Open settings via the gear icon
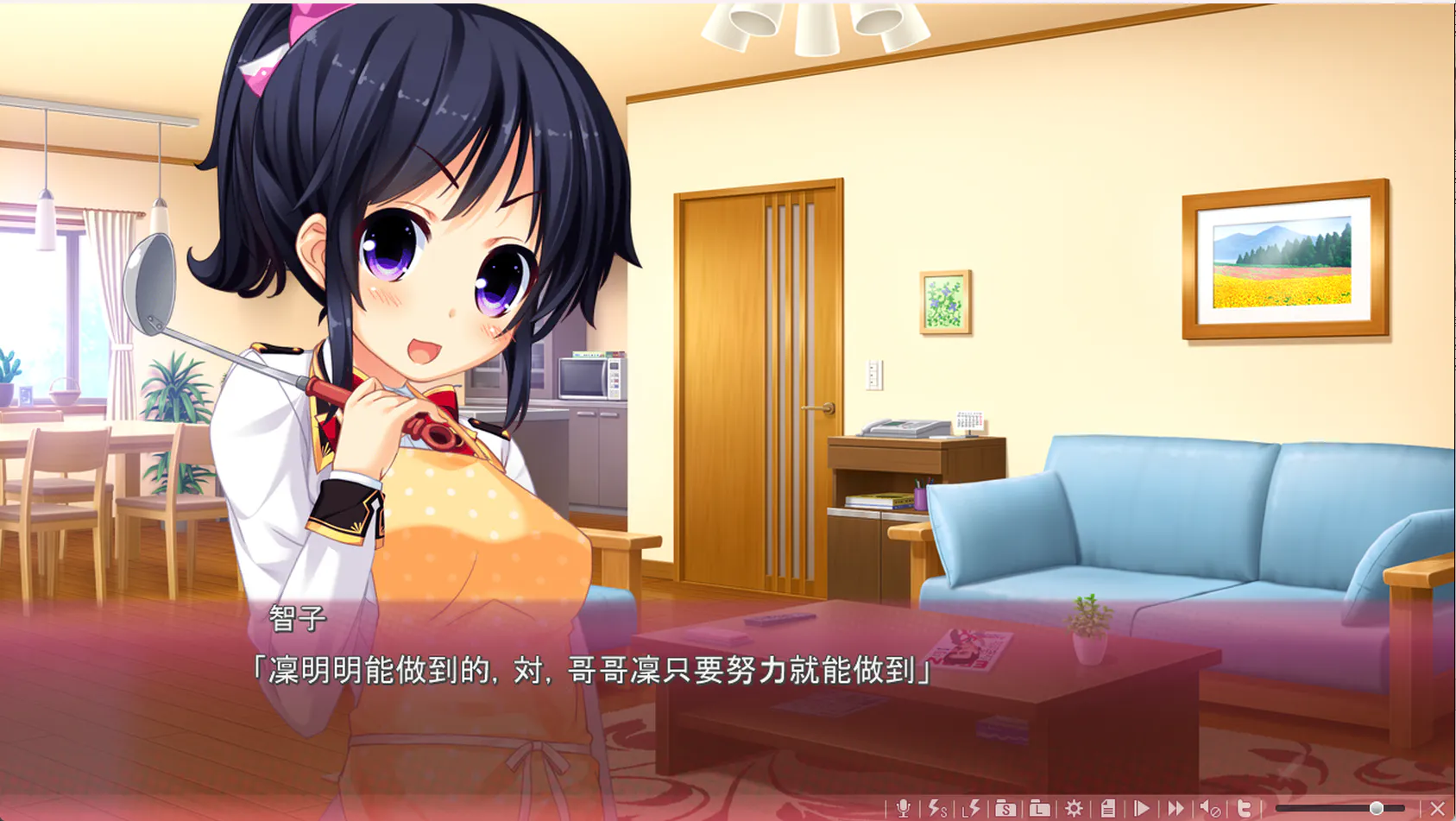Viewport: 1456px width, 821px height. click(x=1074, y=808)
